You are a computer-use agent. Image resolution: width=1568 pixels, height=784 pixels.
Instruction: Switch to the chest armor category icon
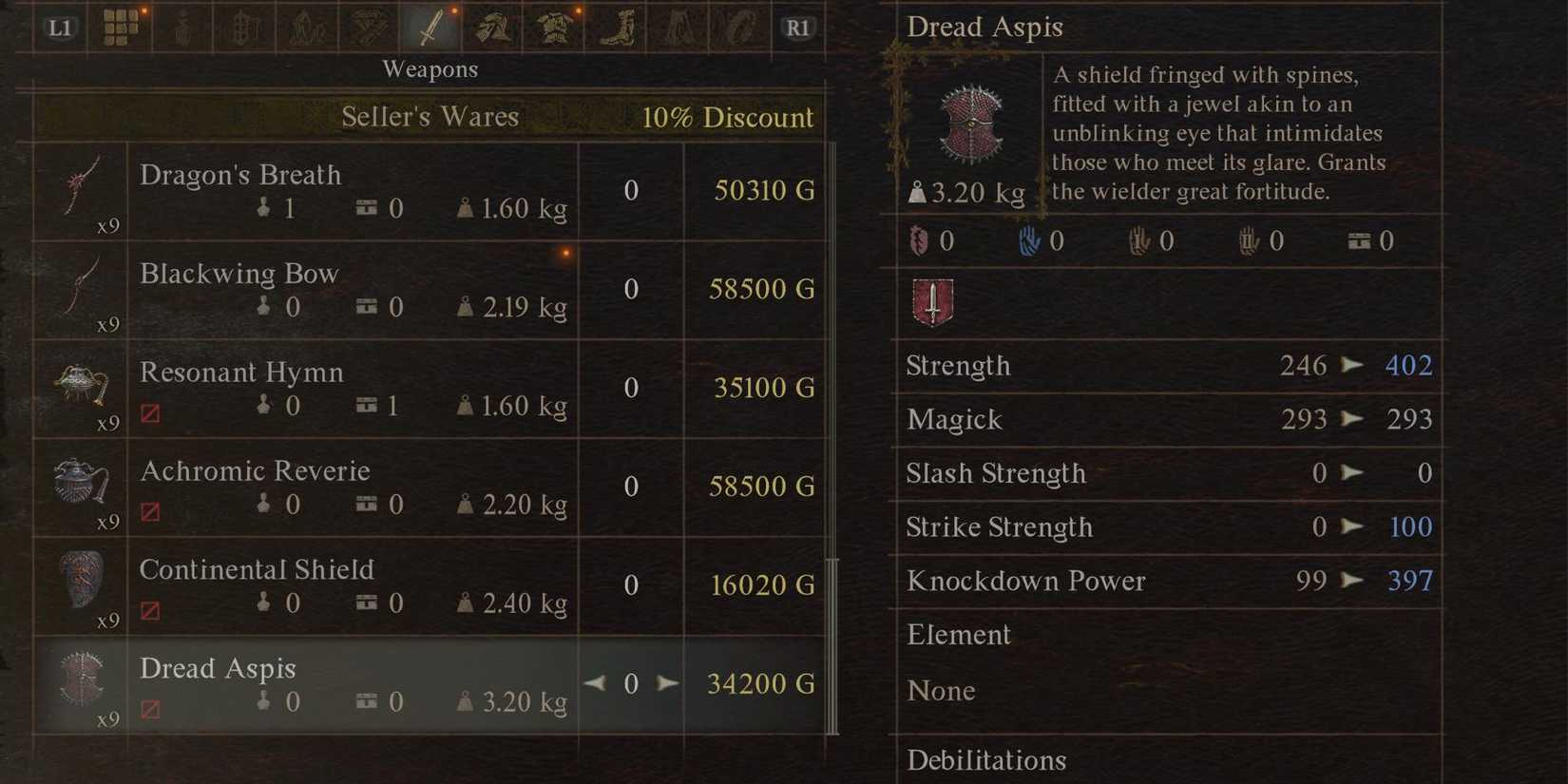point(552,27)
